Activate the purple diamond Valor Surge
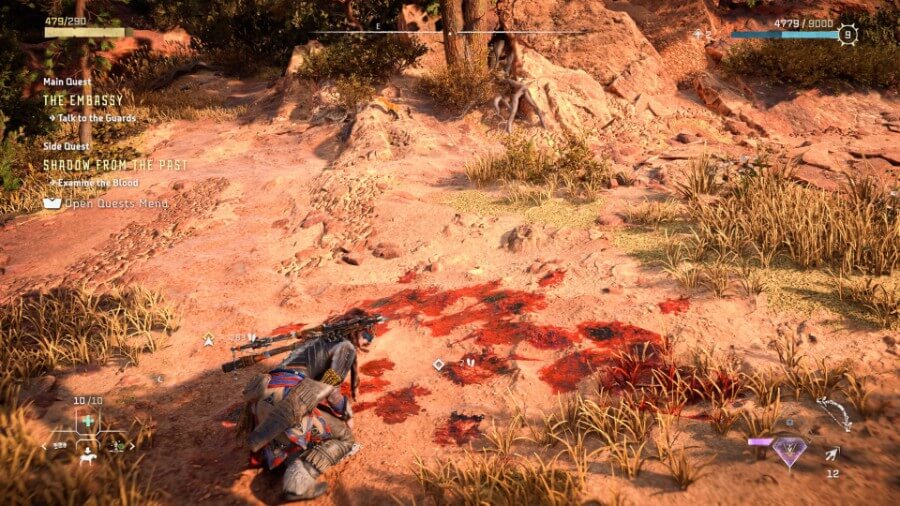Image resolution: width=900 pixels, height=506 pixels. pos(789,452)
